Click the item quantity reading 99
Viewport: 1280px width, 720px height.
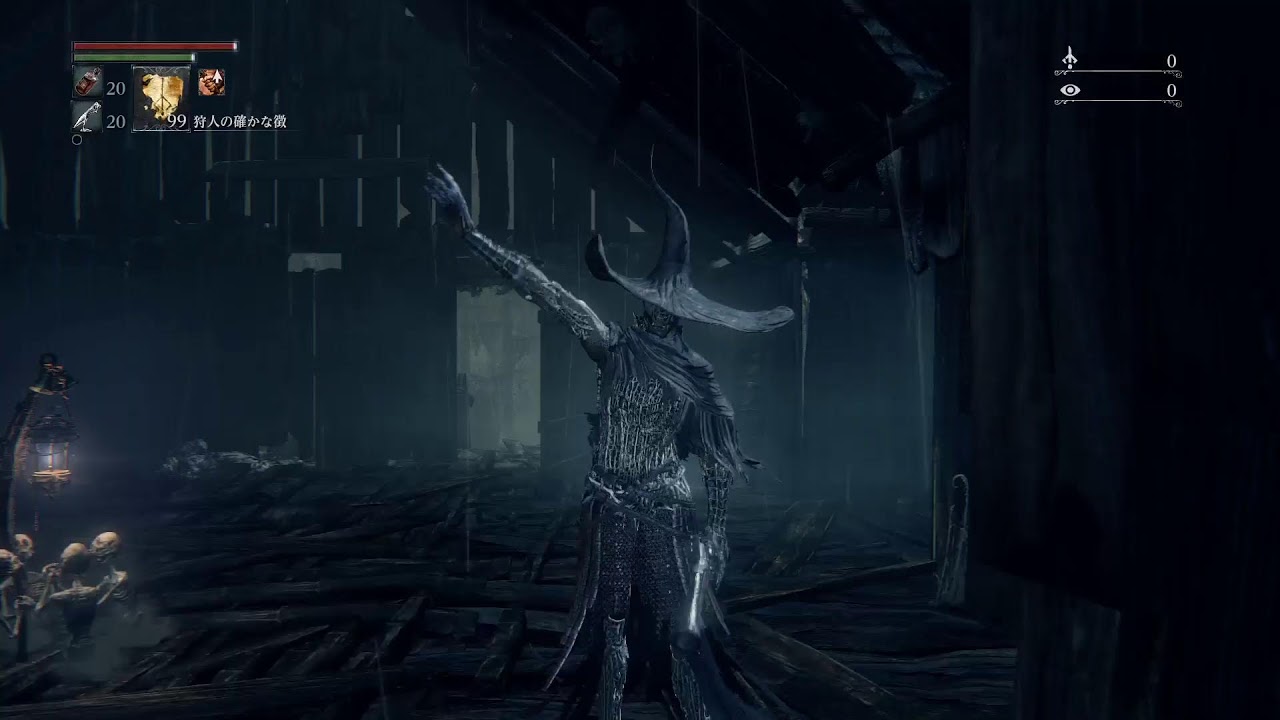[177, 120]
